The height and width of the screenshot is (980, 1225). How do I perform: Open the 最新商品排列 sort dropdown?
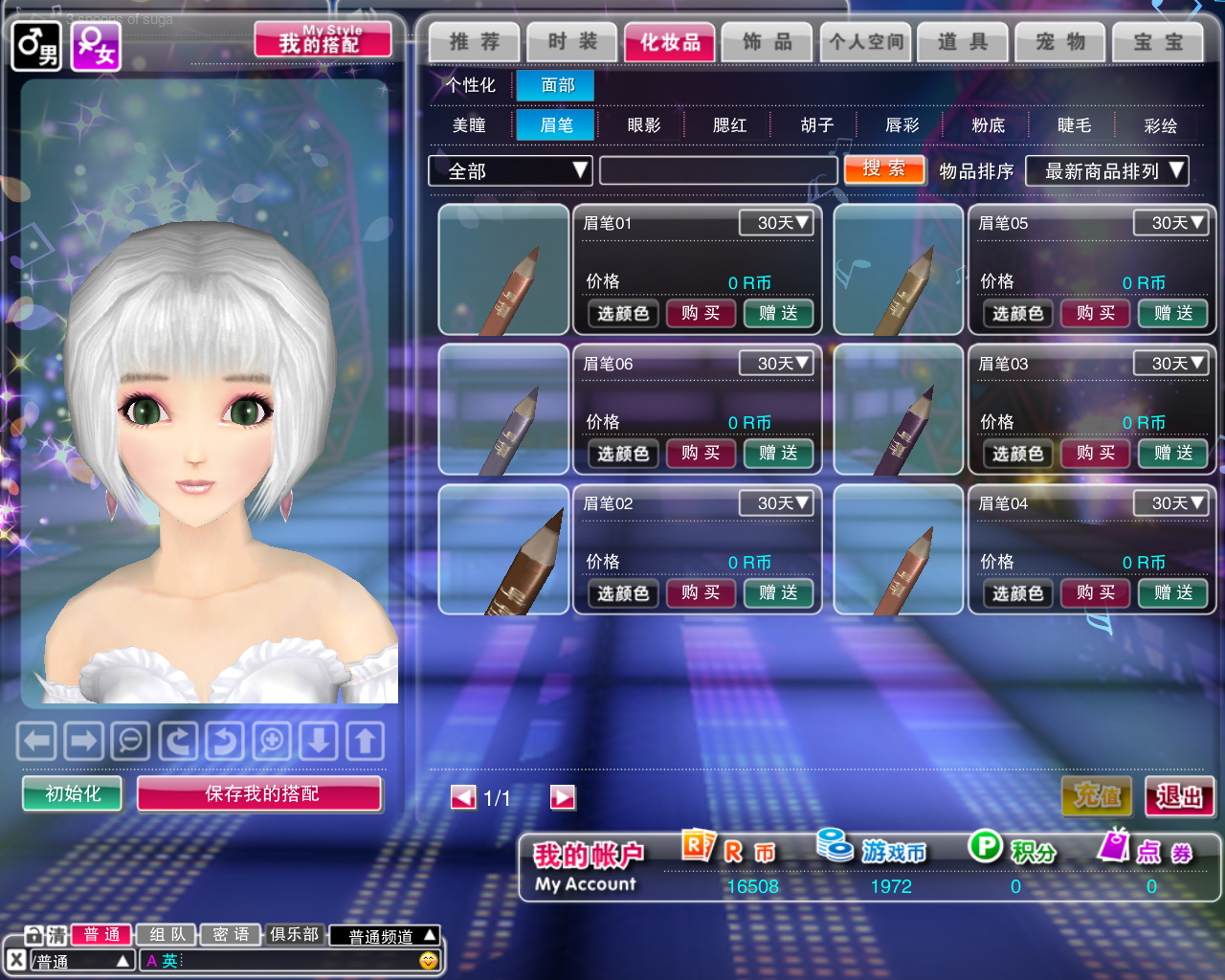click(x=1106, y=171)
